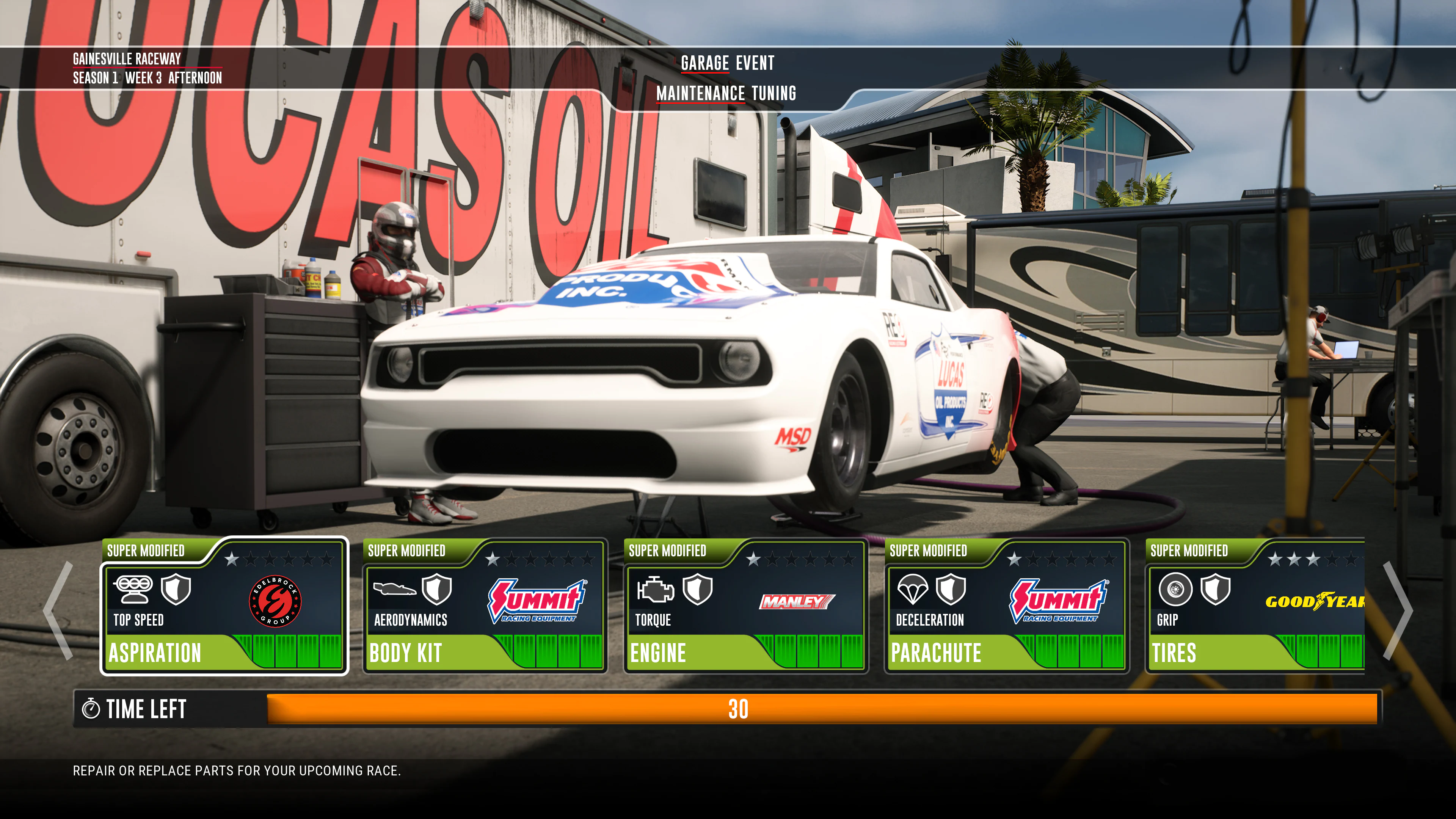Open the Maintenance Tuning tab

coord(727,94)
